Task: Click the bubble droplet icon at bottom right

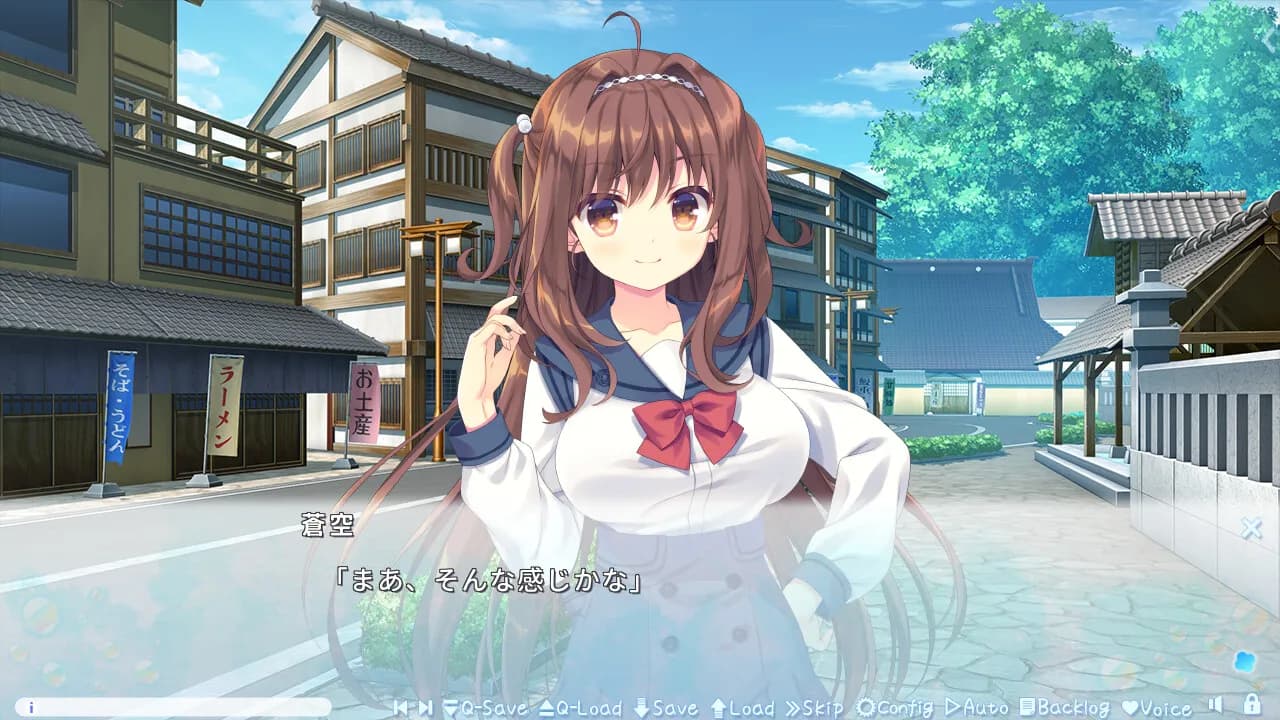Action: pos(1246,660)
